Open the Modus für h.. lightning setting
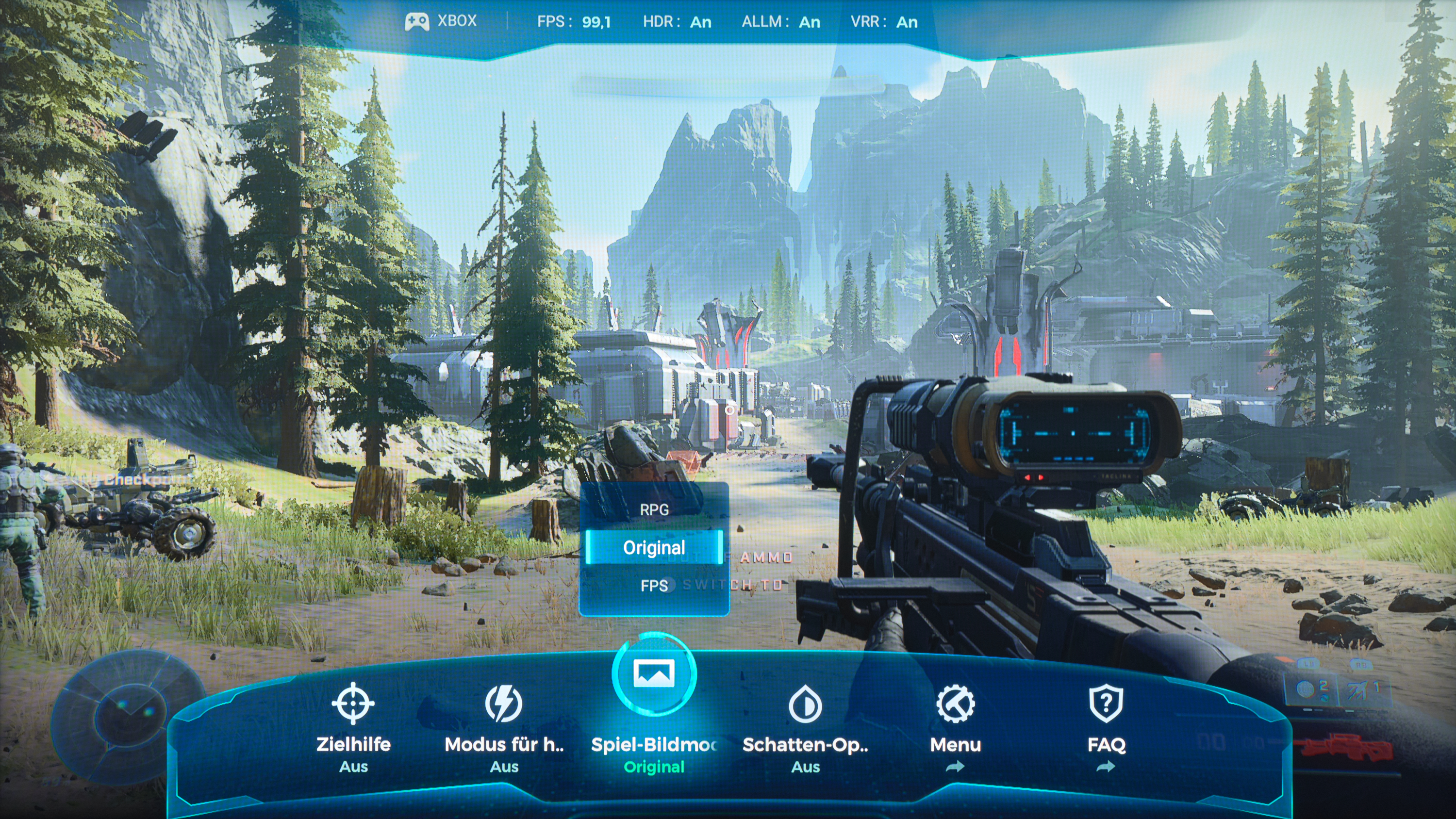 point(504,704)
